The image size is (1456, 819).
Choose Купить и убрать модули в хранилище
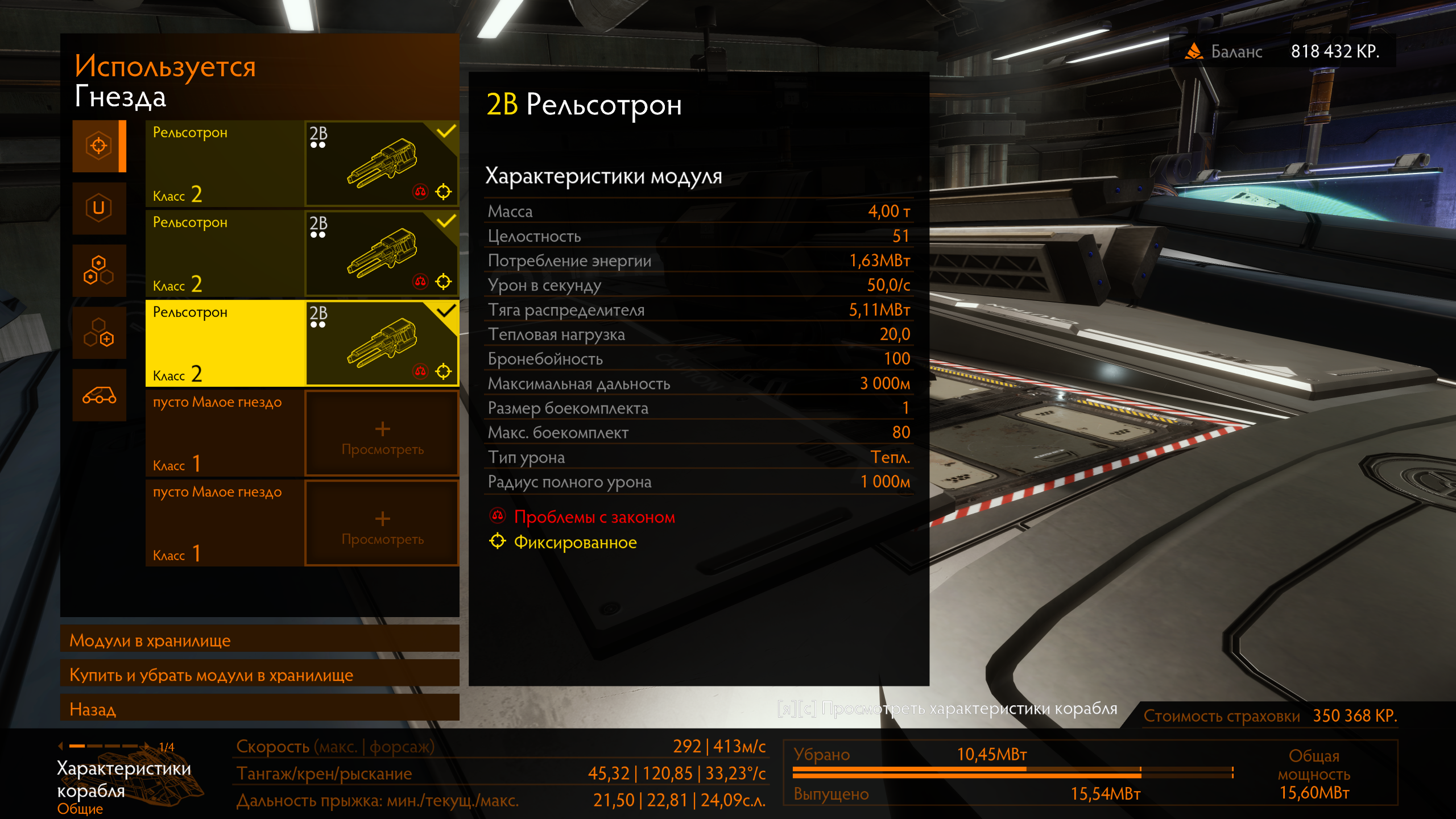259,675
